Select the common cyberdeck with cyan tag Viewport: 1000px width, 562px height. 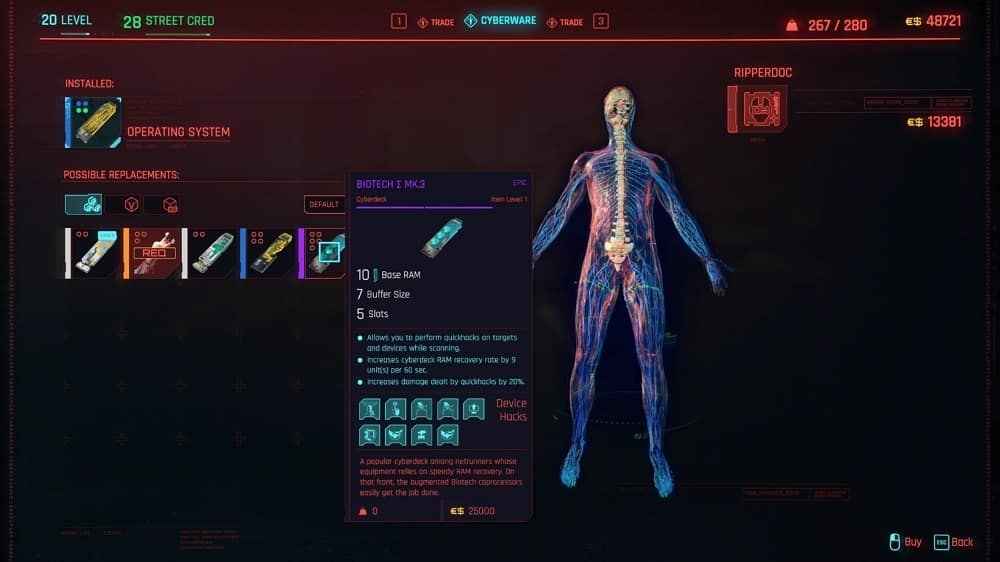tap(94, 253)
